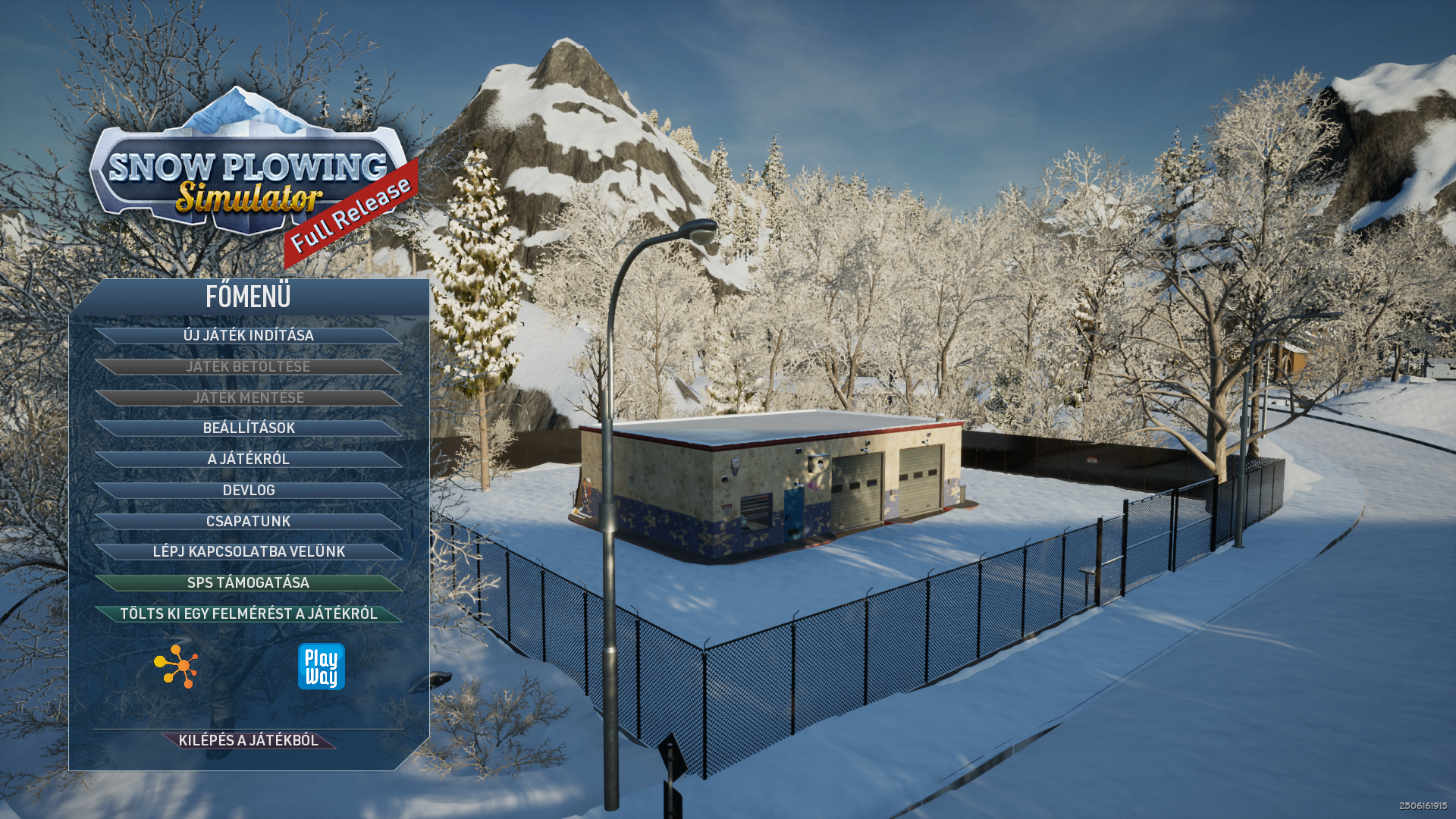This screenshot has height=819, width=1456.
Task: View the CSAPATUNK team credits
Action: pos(249,521)
